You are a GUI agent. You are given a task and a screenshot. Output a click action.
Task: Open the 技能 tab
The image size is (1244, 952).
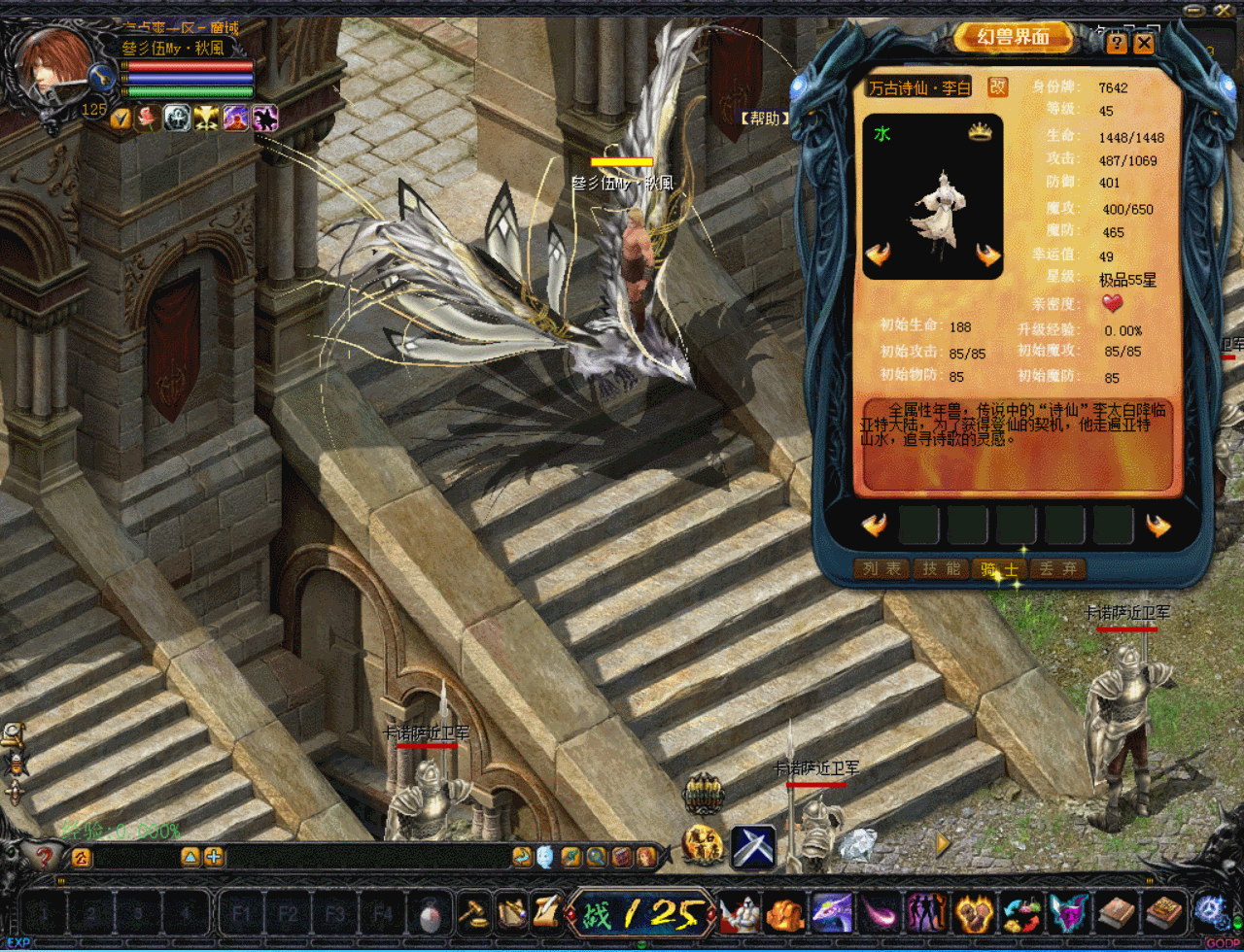tap(940, 569)
